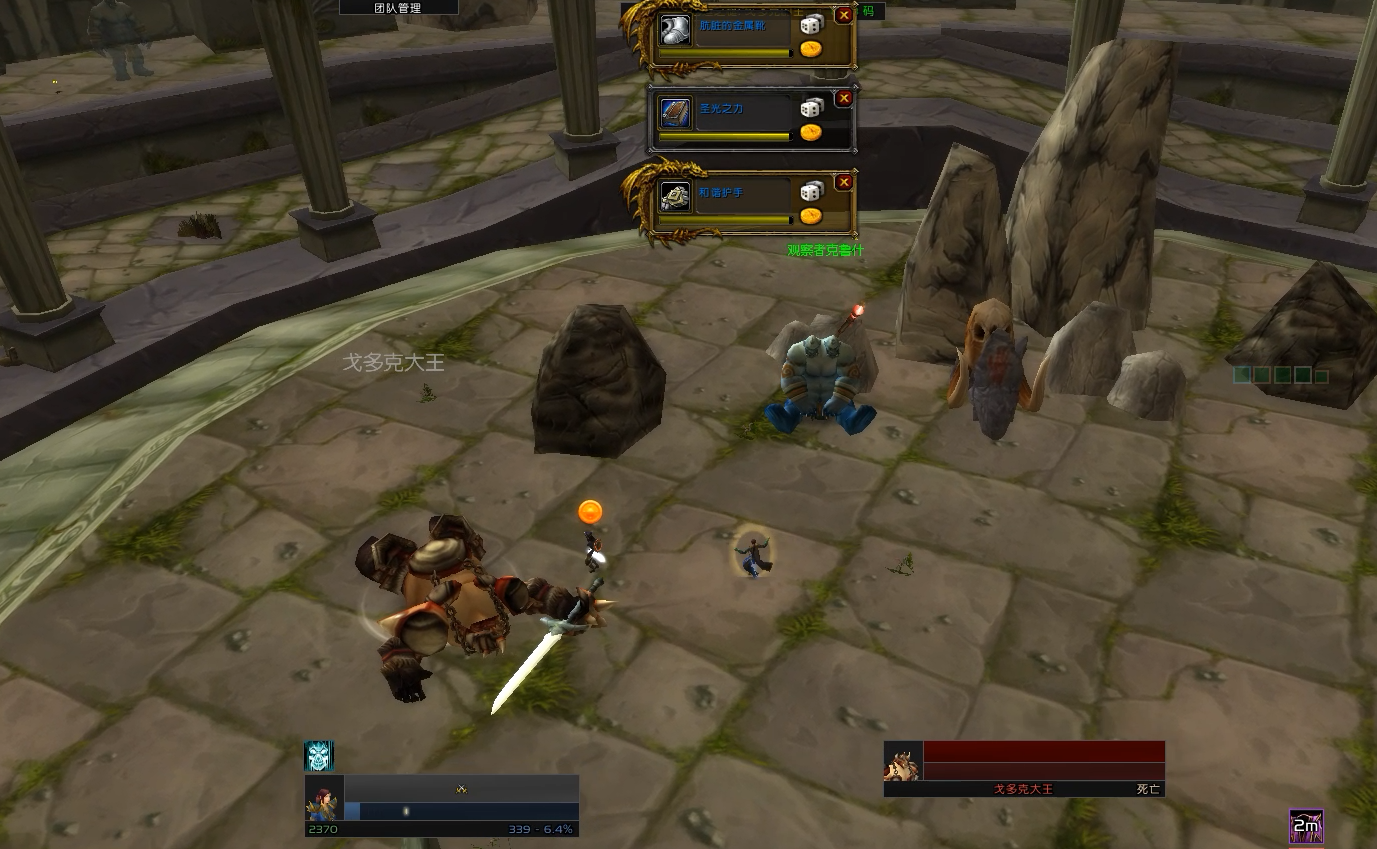Viewport: 1377px width, 849px height.
Task: Roll Greed coin for 肮脏的金属靴
Action: point(811,48)
